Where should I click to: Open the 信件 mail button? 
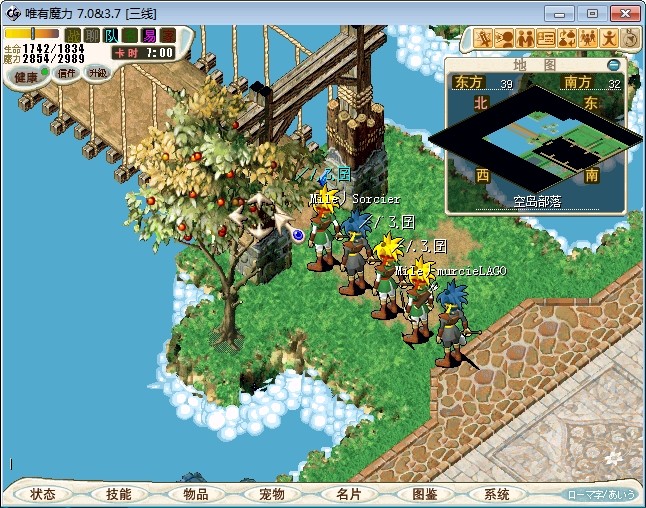coord(67,73)
